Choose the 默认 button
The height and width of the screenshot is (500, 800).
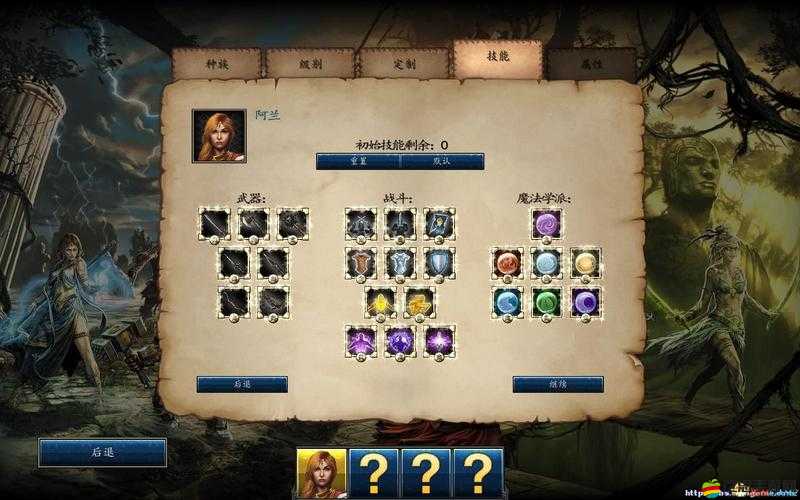tap(442, 161)
